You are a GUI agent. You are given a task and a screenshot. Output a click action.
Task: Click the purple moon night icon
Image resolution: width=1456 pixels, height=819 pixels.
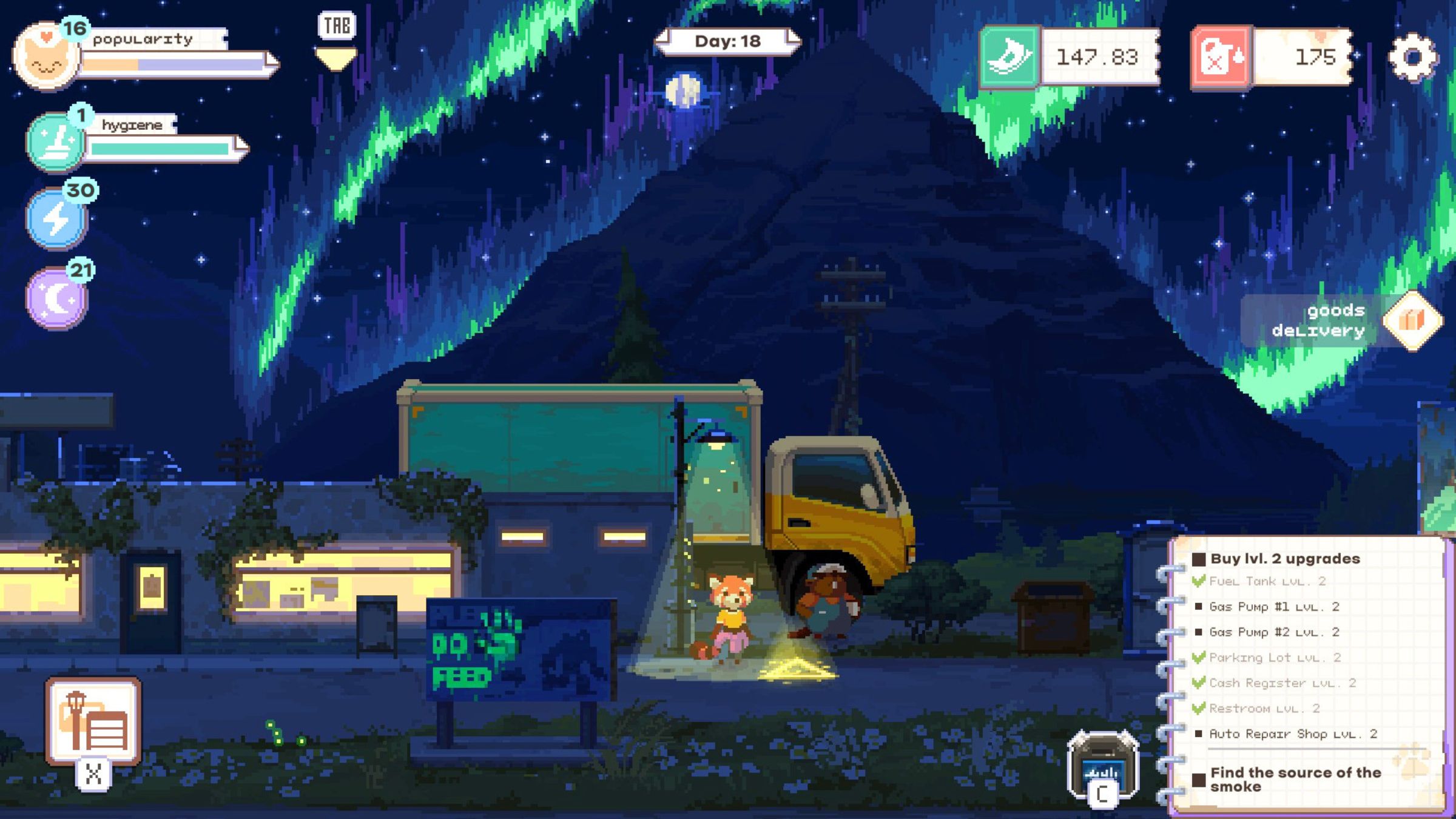coord(56,298)
